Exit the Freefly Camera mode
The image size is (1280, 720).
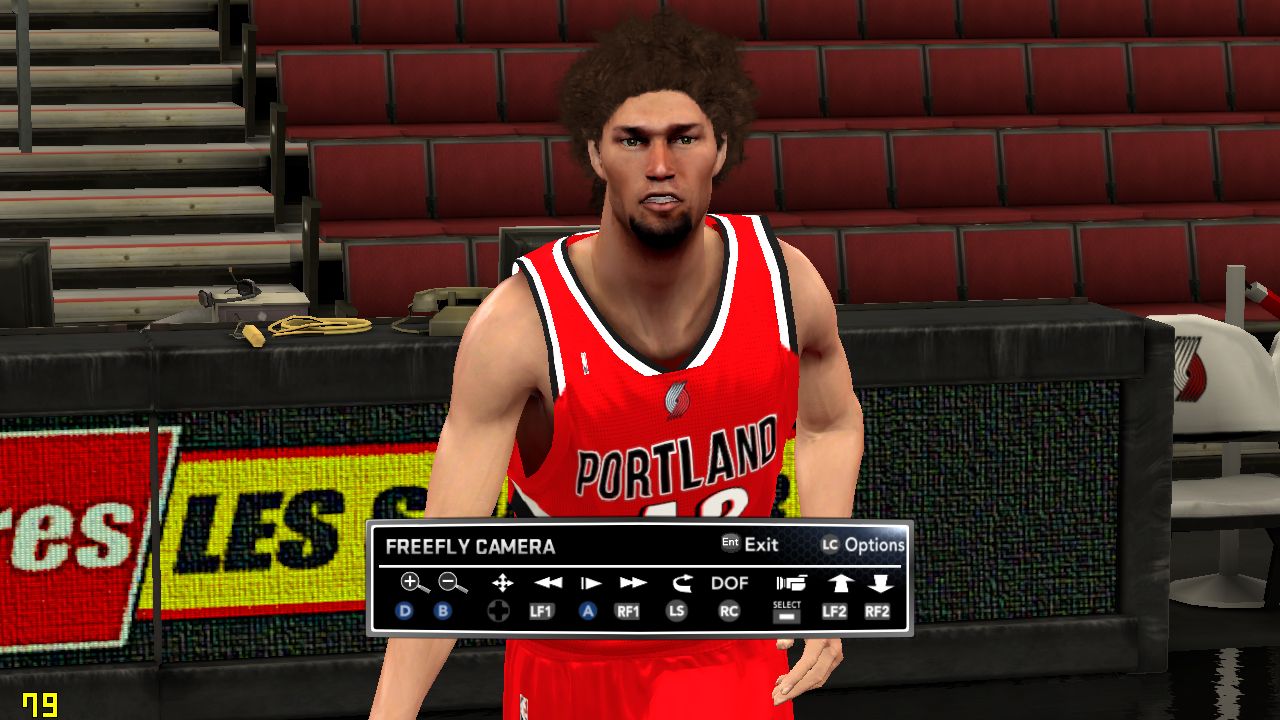tap(750, 545)
